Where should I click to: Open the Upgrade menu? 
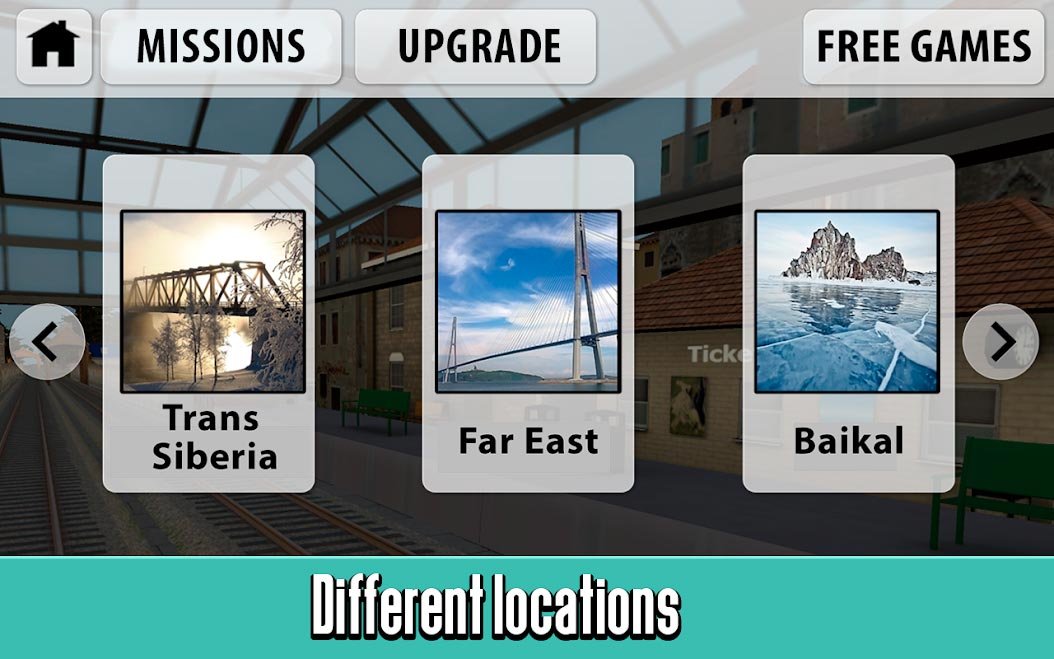[475, 46]
